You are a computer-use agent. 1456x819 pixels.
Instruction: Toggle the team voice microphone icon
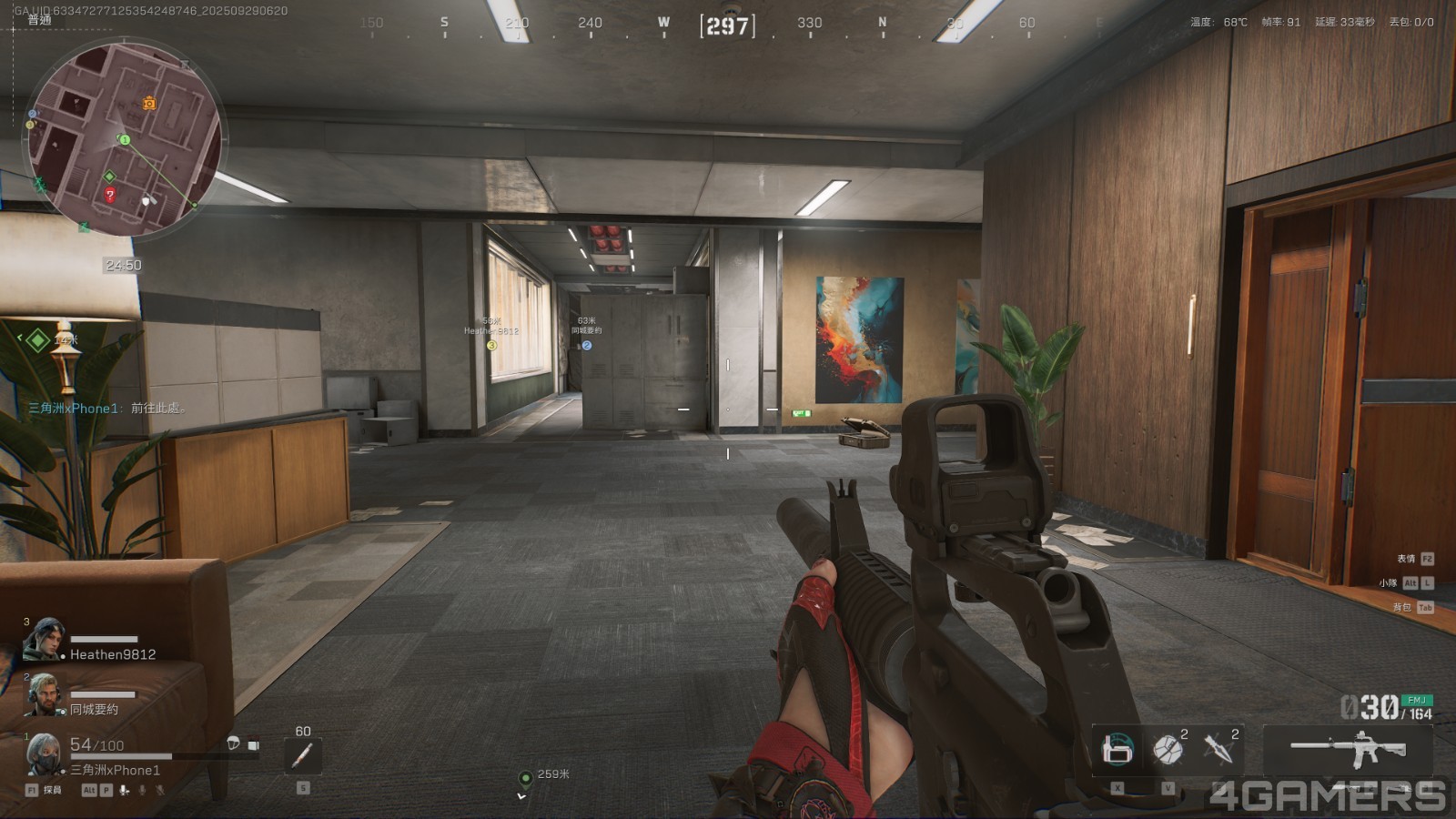(125, 790)
